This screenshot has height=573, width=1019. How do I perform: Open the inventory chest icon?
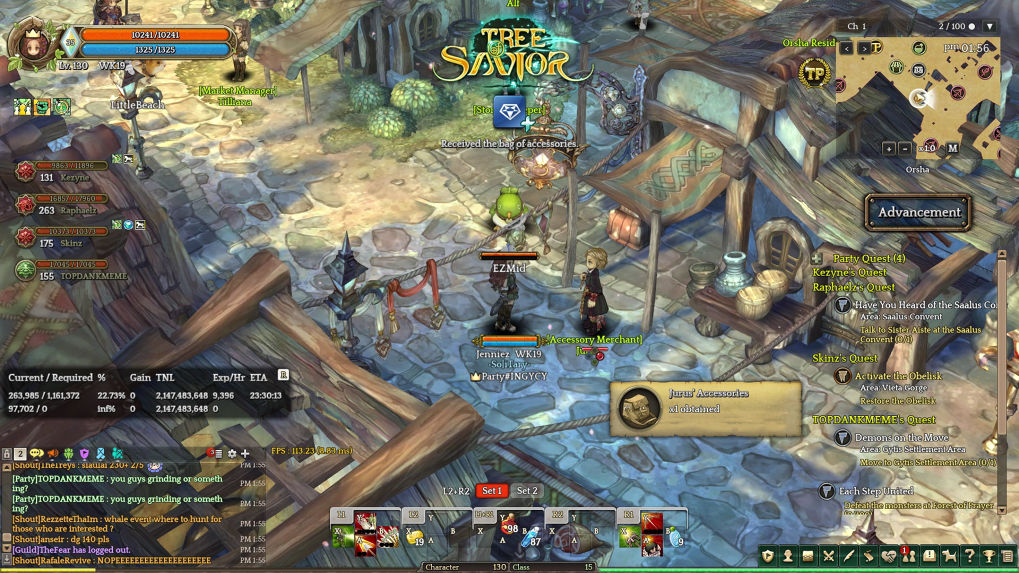click(808, 556)
